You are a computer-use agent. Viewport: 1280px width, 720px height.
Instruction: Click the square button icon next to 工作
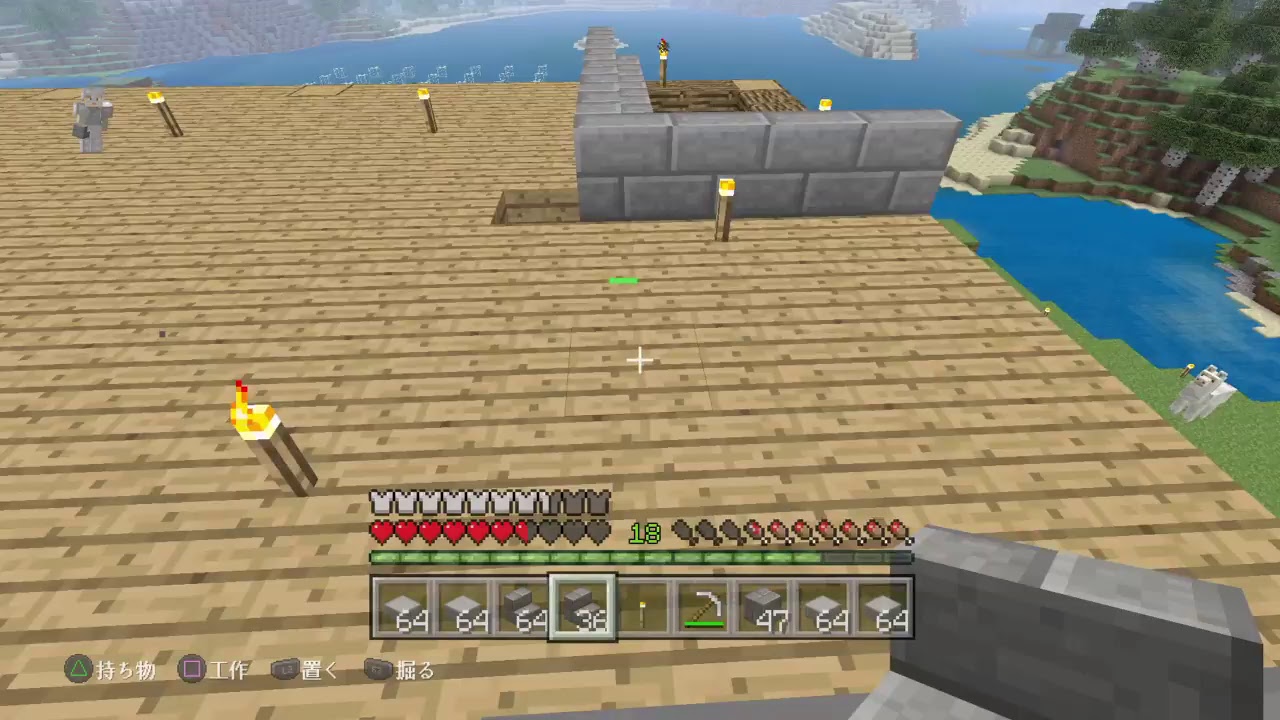[x=193, y=670]
